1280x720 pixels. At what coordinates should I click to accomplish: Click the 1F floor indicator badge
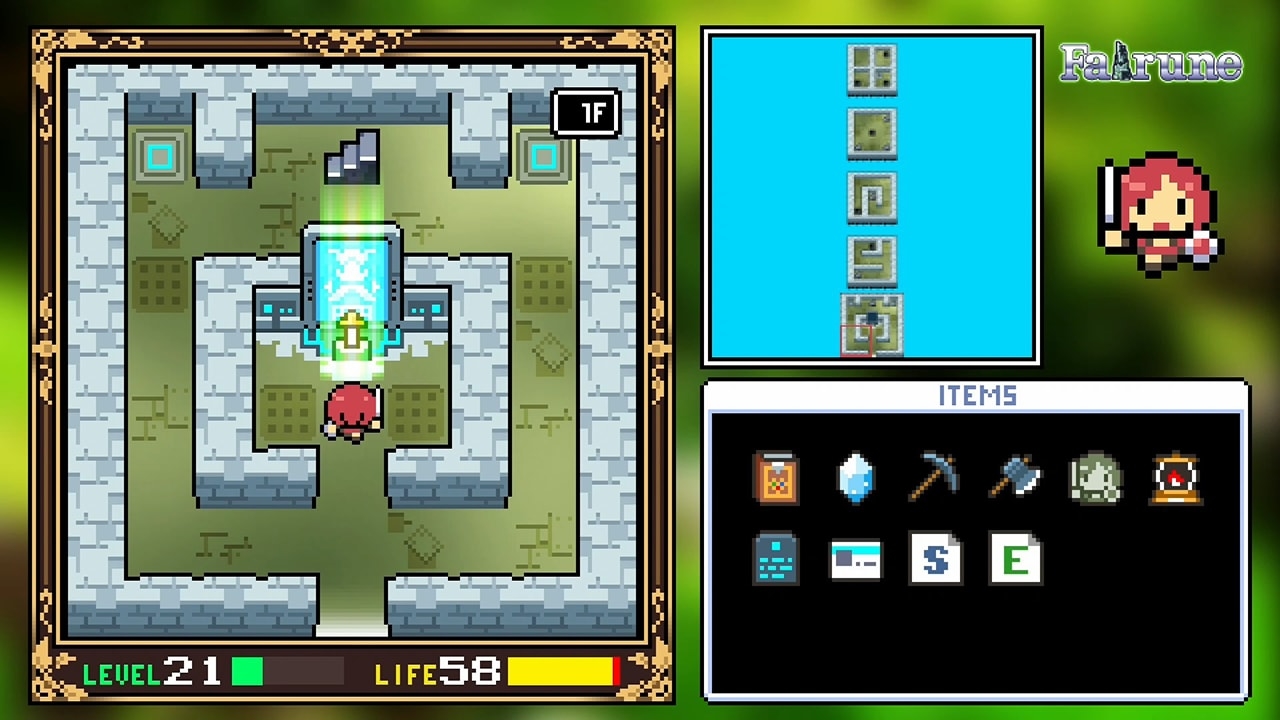point(588,113)
